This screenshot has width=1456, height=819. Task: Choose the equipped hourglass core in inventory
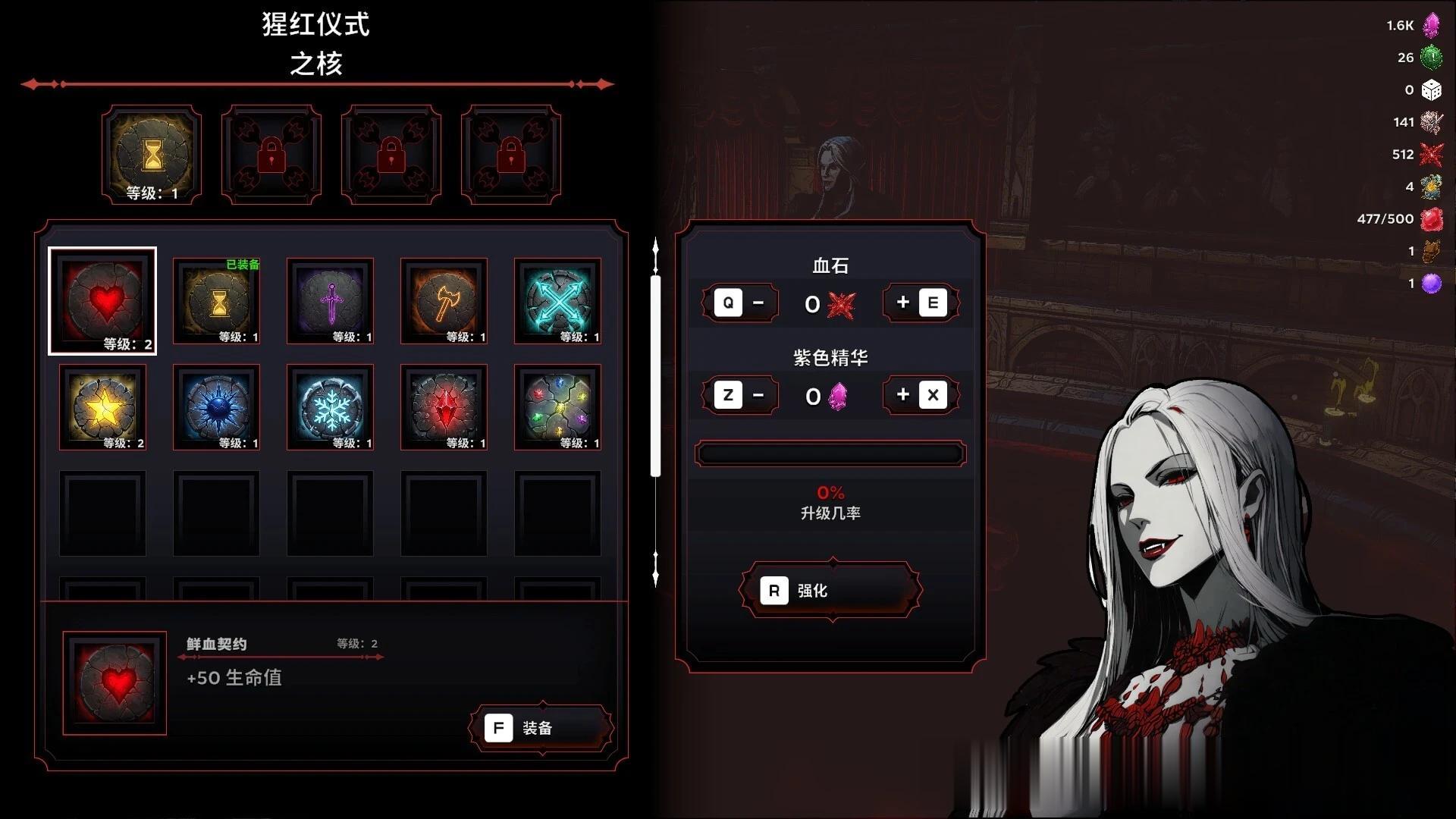pos(217,301)
